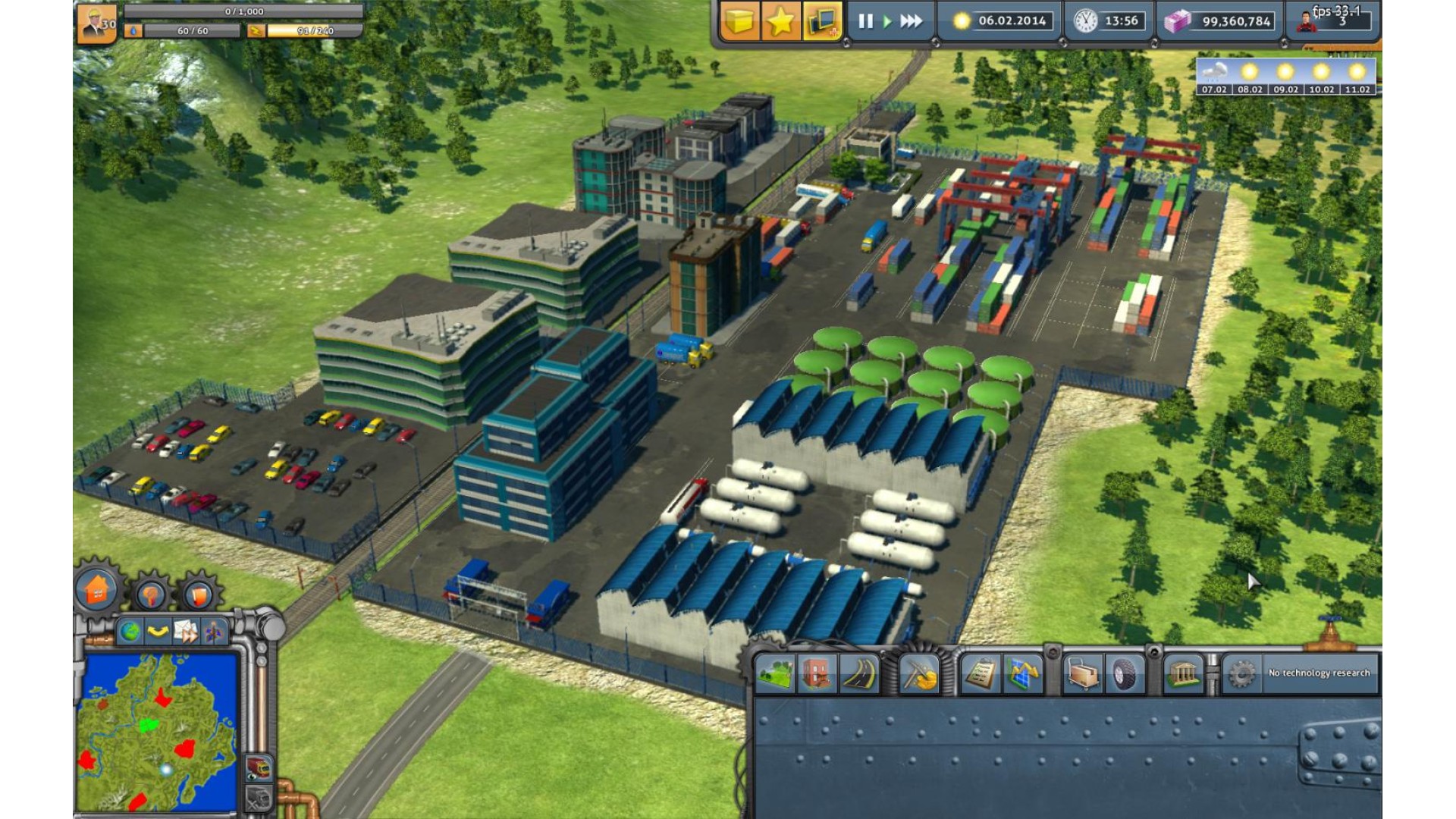This screenshot has height=819, width=1456.
Task: Click the monitors icon with plus
Action: [x=822, y=21]
